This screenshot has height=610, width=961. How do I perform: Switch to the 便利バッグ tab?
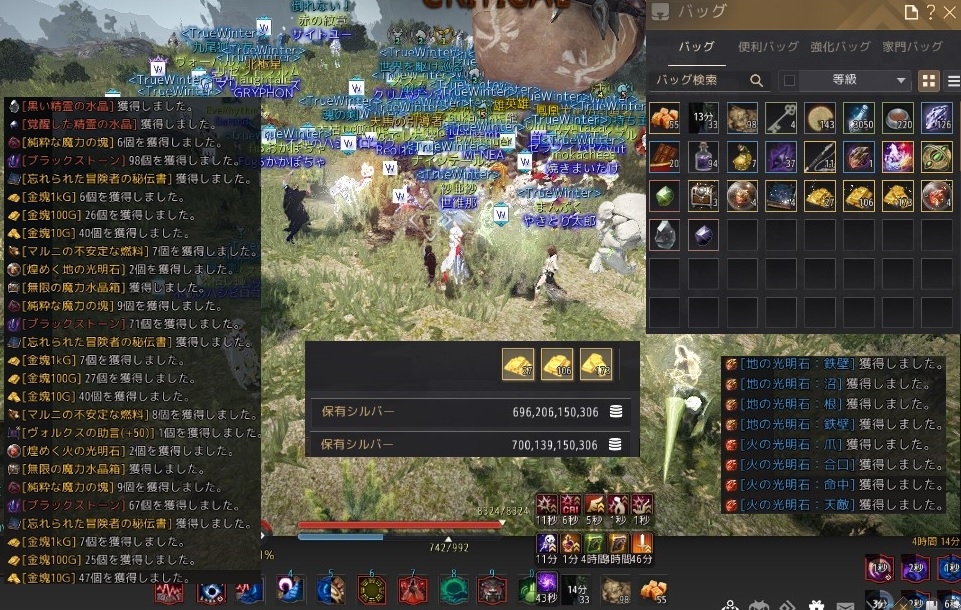pos(768,47)
